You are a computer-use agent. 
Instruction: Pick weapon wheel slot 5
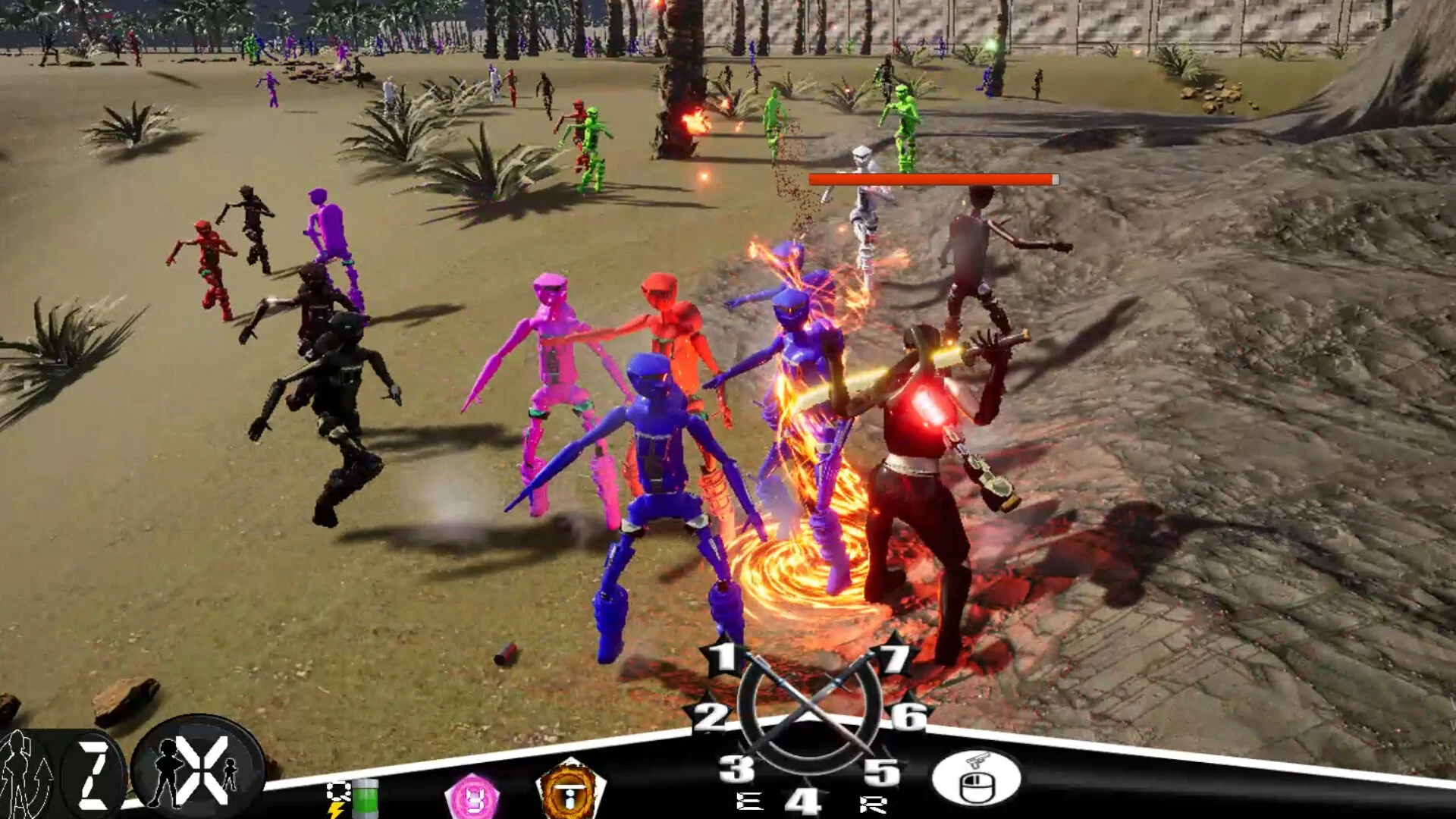[881, 772]
